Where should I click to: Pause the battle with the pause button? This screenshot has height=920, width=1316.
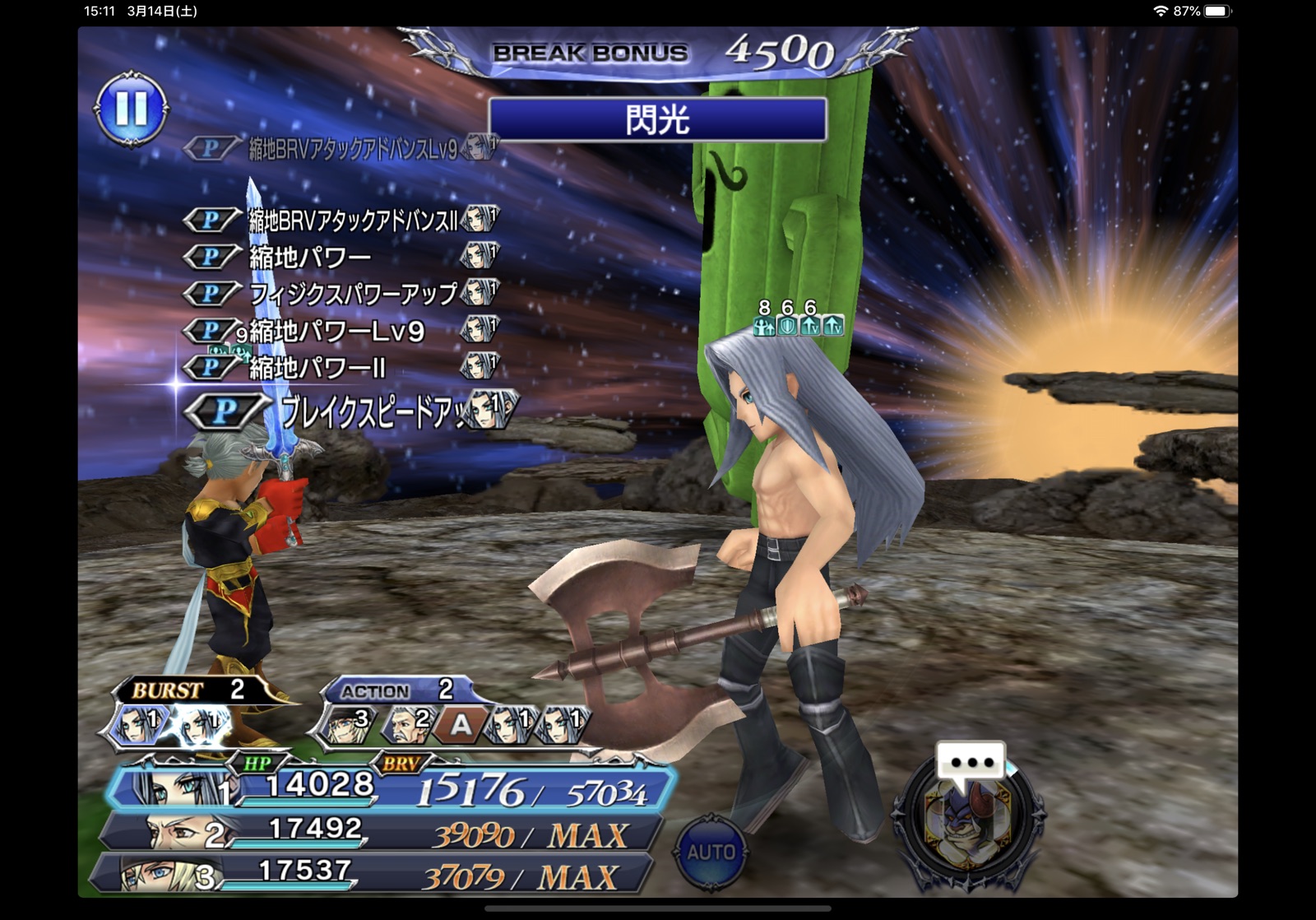coord(132,109)
